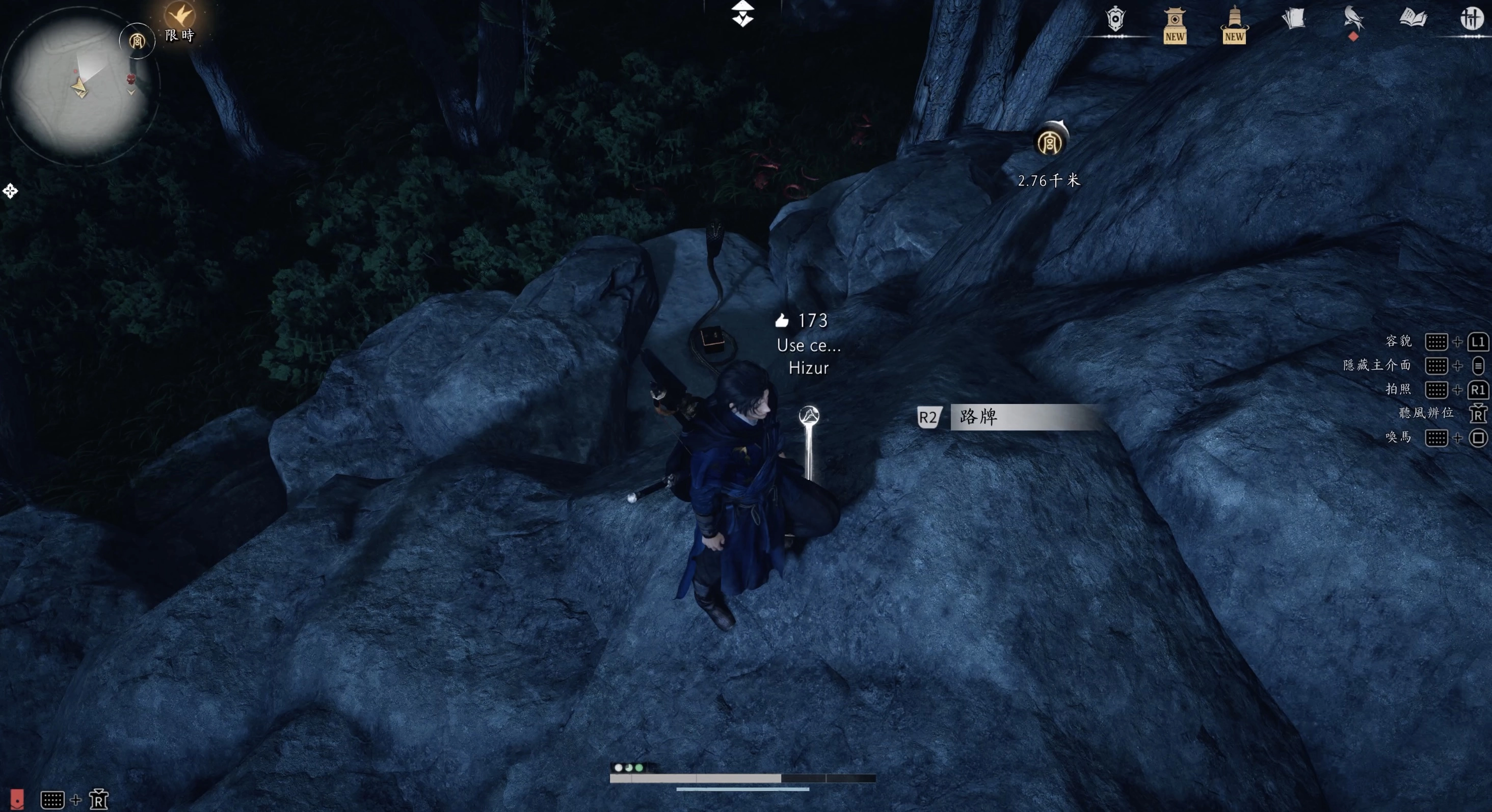Click the gold seal marker on minimap edge
Image resolution: width=1492 pixels, height=812 pixels.
tap(137, 41)
